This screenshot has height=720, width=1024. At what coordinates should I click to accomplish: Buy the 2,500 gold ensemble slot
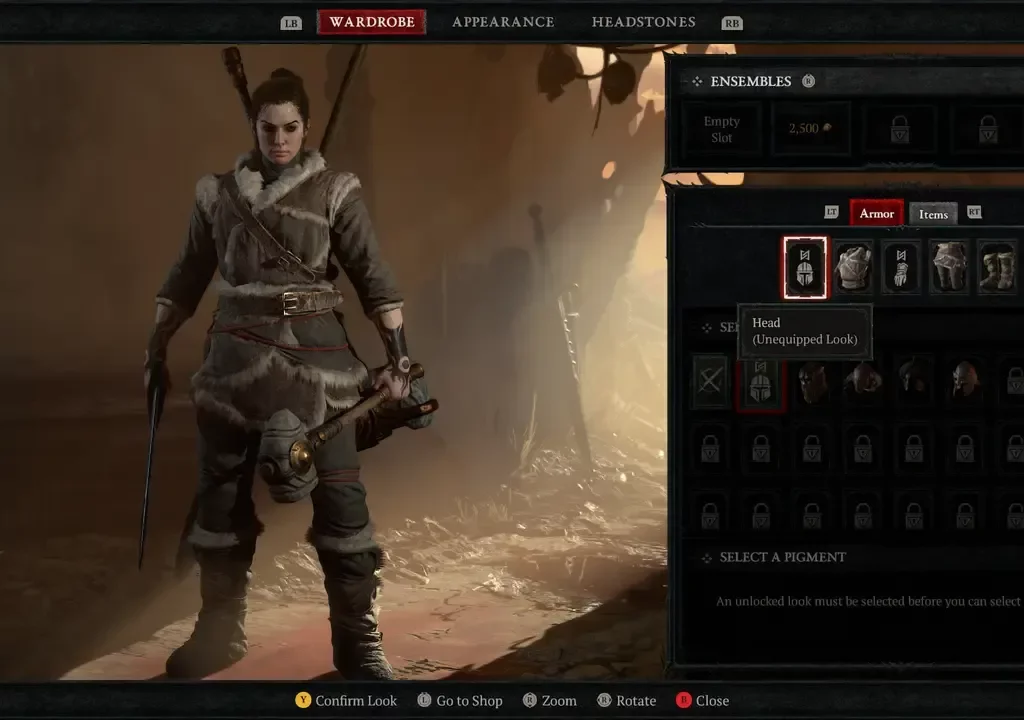click(810, 129)
